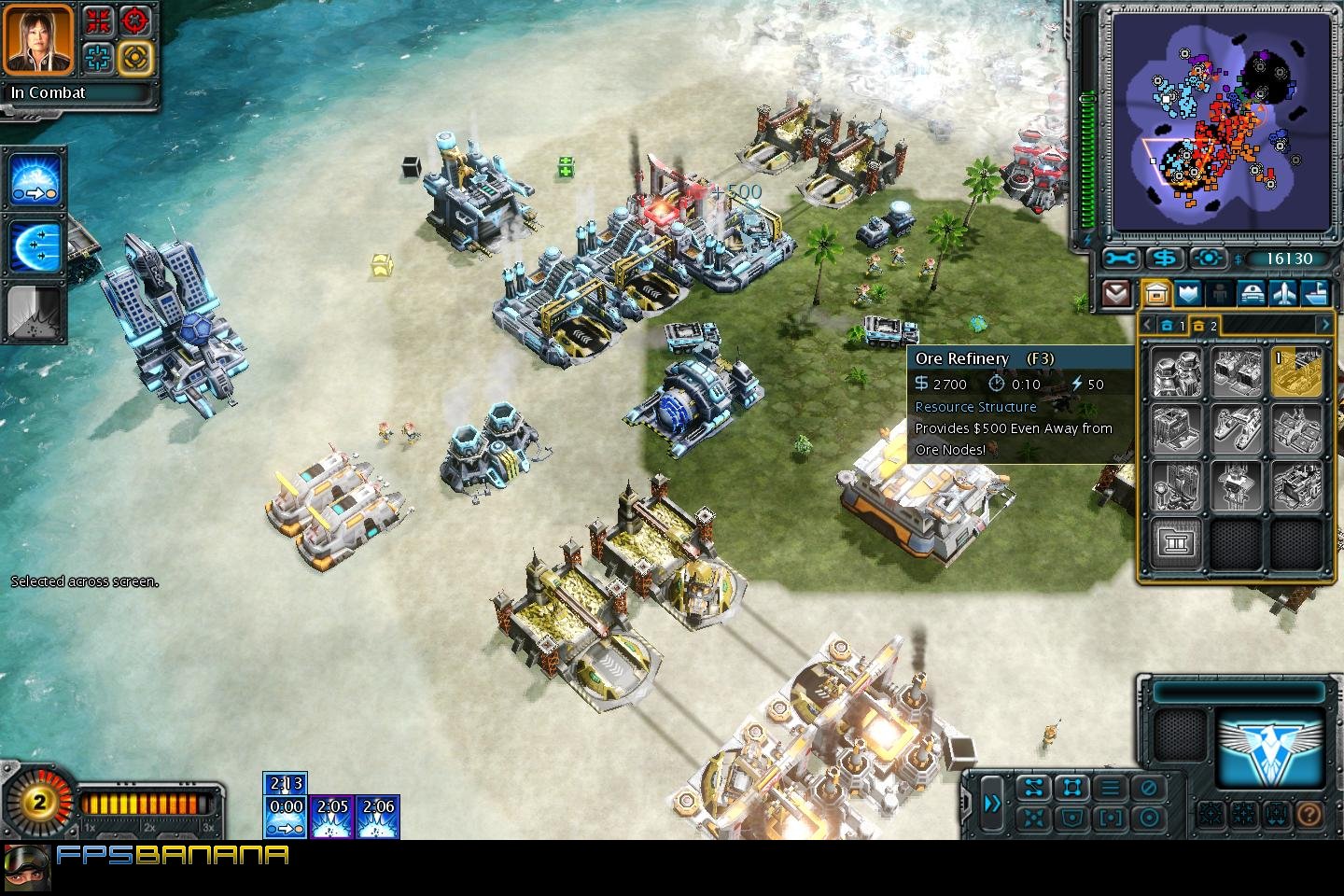Queue another Ore Refinery in the build grid
Image resolution: width=1344 pixels, height=896 pixels.
click(x=1295, y=371)
